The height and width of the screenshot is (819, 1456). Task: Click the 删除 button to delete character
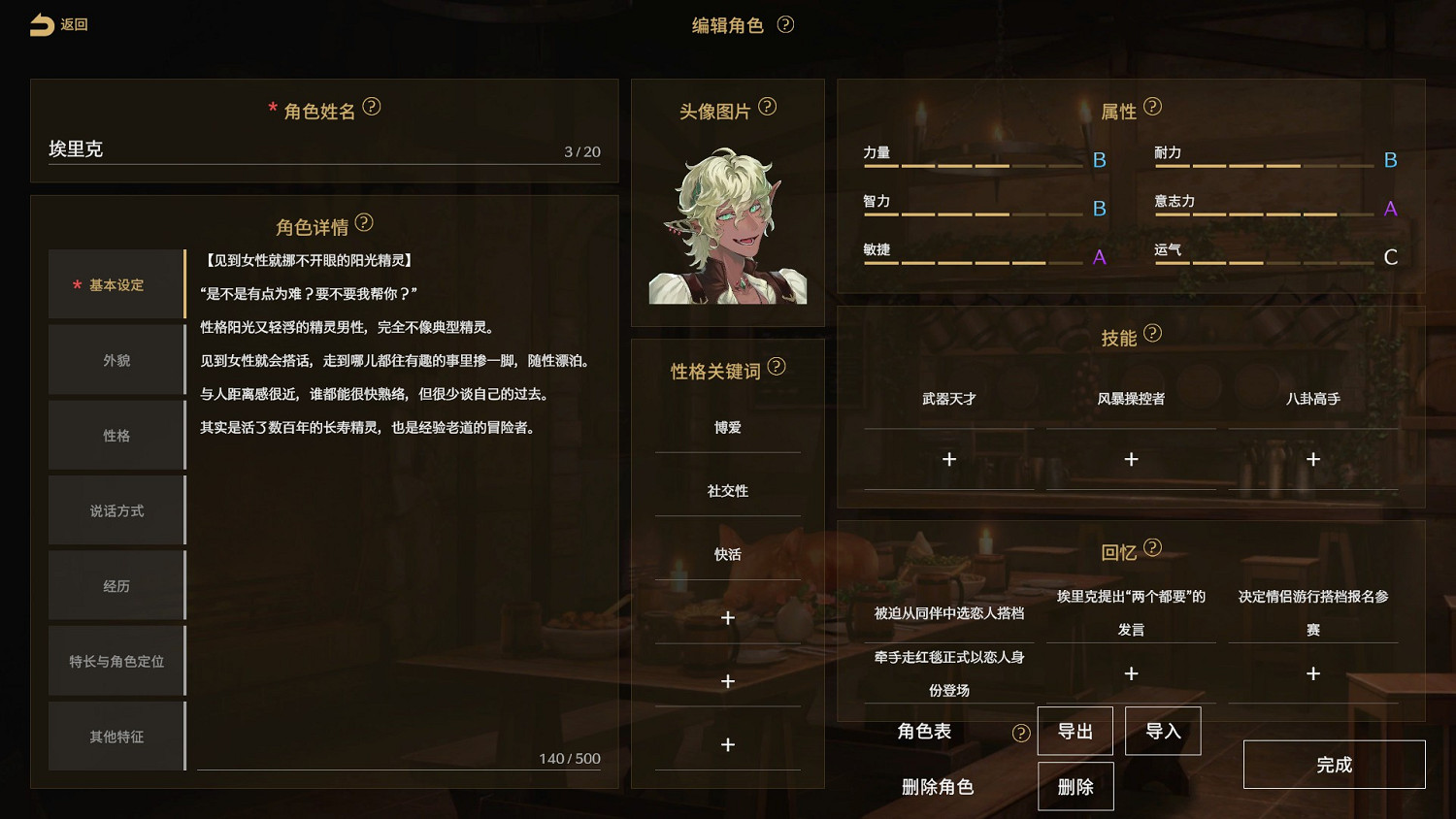1075,786
